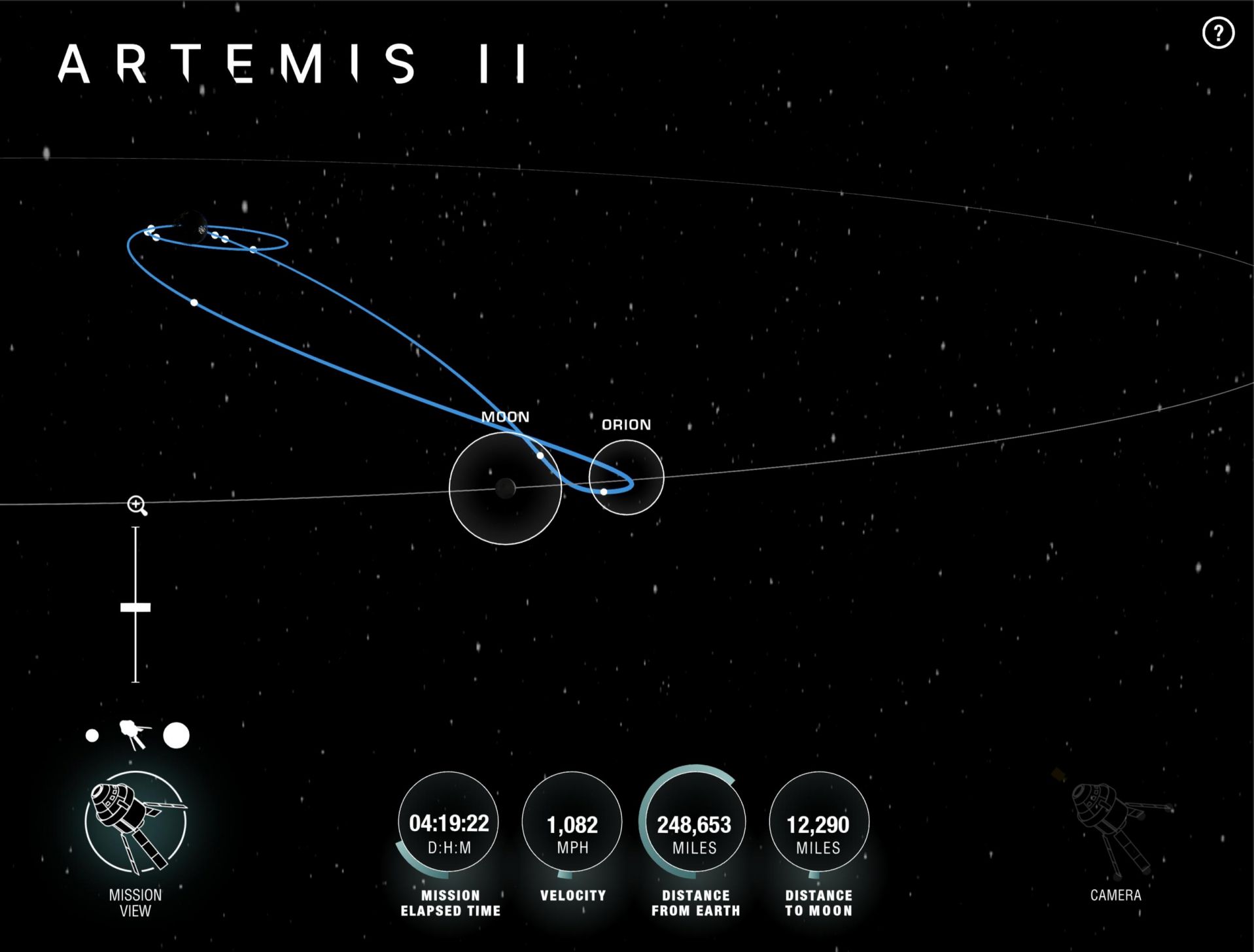Open the help question mark button
Image resolution: width=1254 pixels, height=952 pixels.
pos(1218,33)
